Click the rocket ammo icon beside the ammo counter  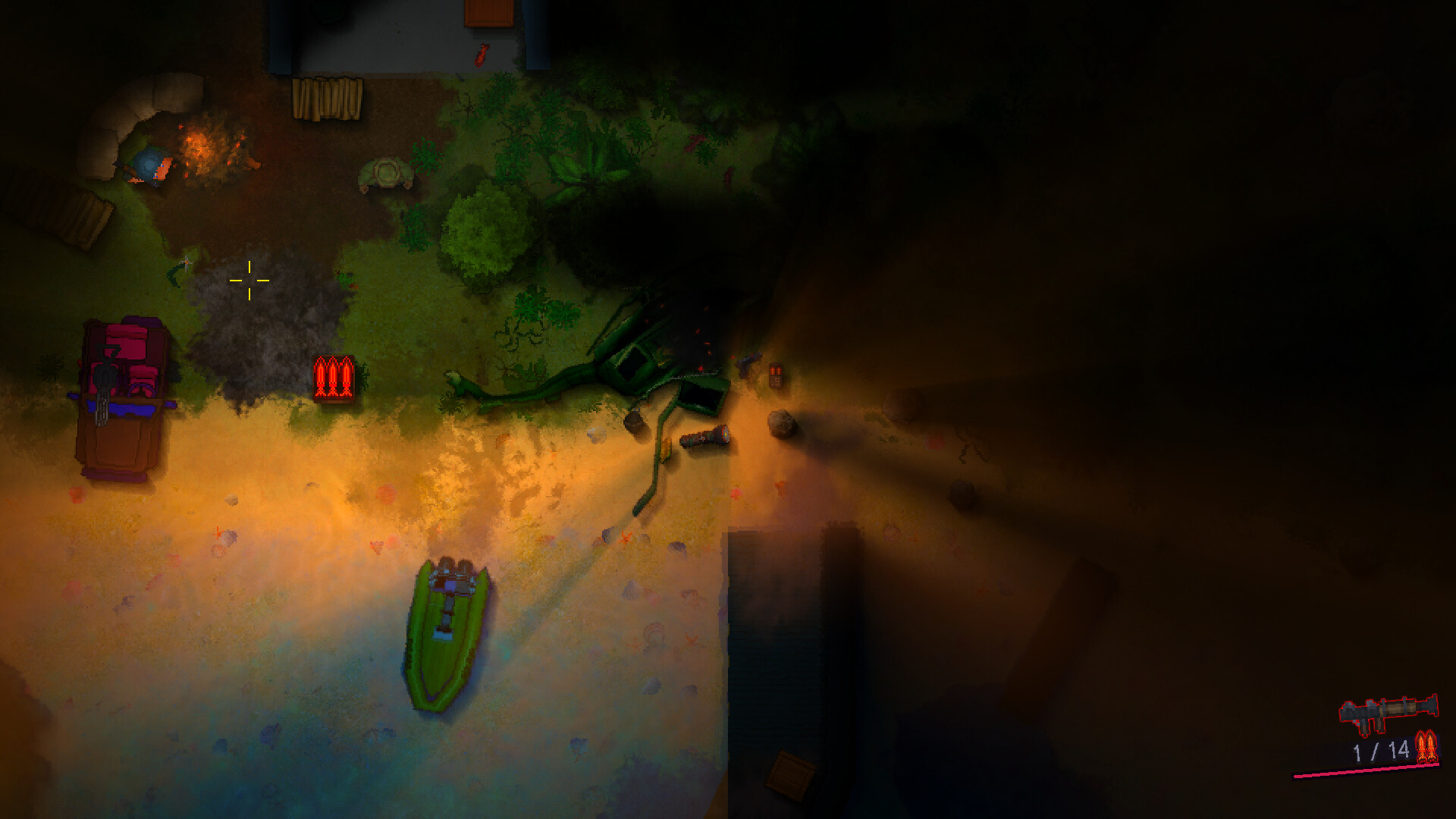[1427, 745]
